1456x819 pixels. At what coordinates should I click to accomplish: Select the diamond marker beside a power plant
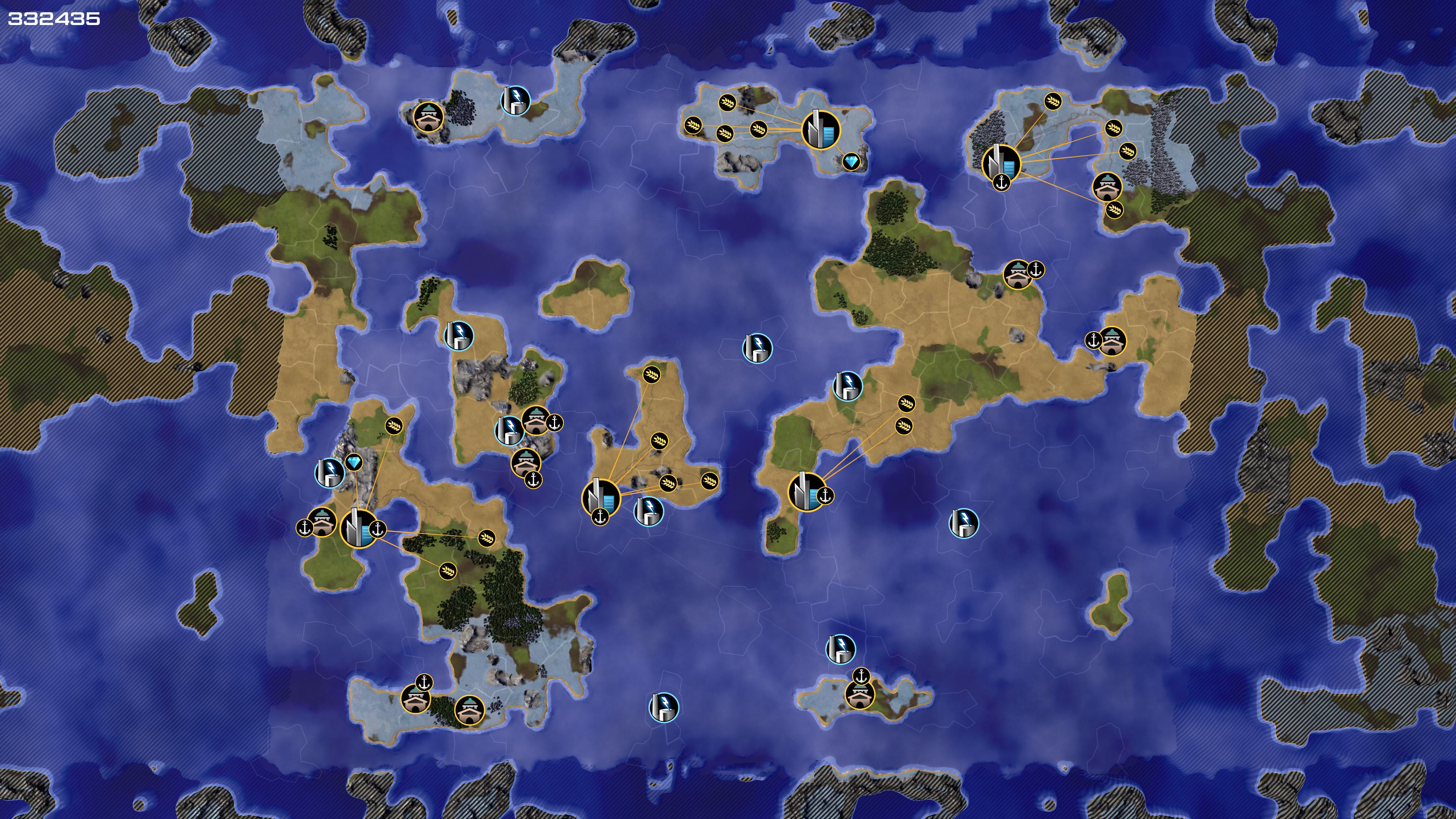[x=354, y=463]
